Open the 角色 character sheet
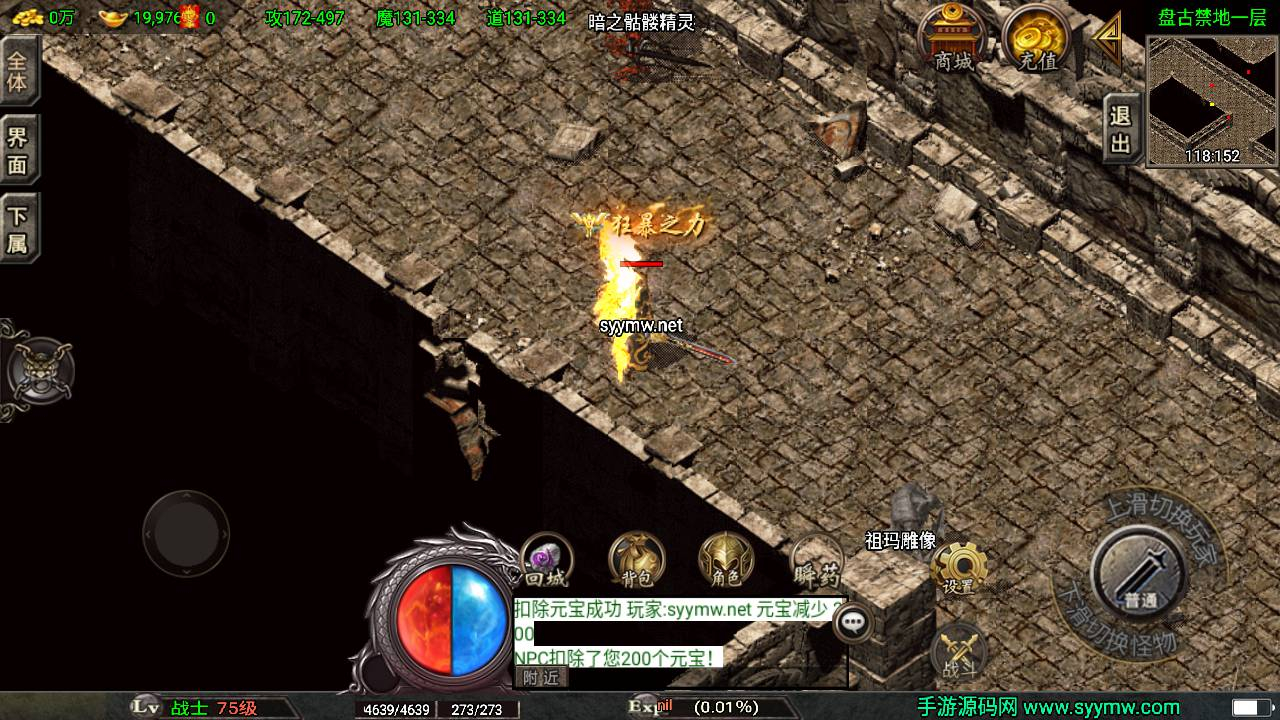This screenshot has width=1280, height=720. coord(726,560)
